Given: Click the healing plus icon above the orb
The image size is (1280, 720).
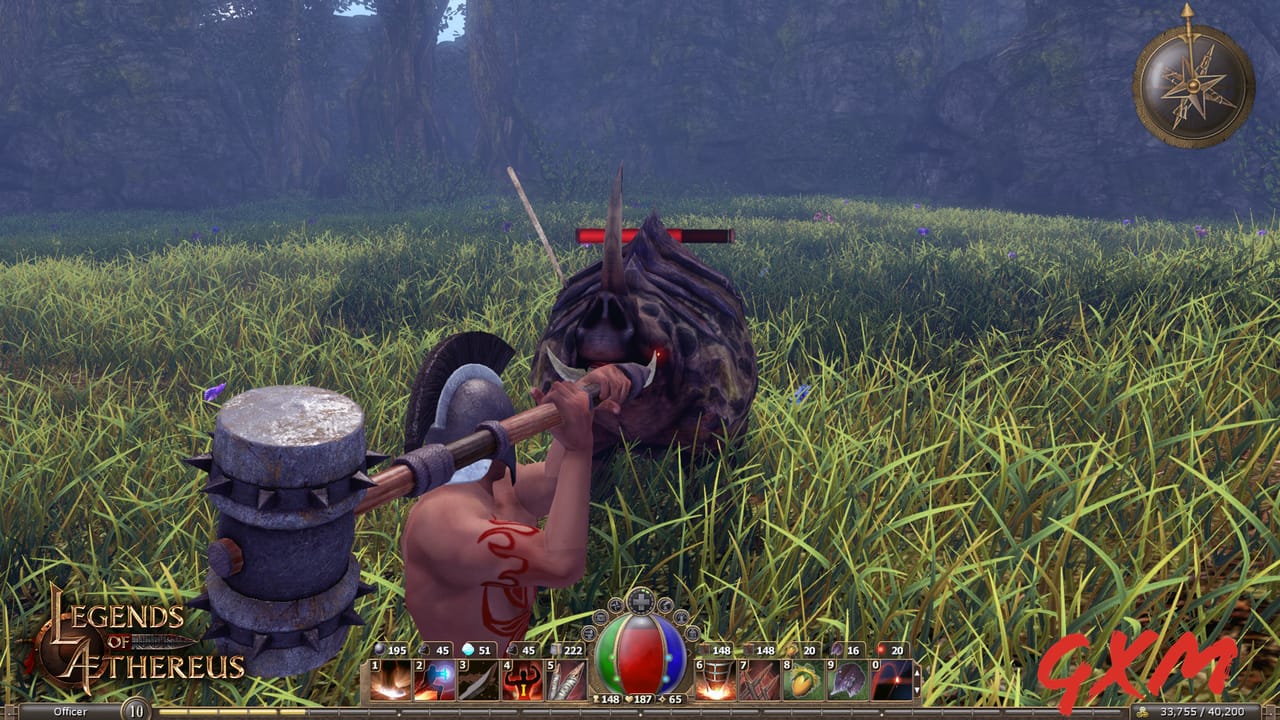Looking at the screenshot, I should tap(640, 601).
